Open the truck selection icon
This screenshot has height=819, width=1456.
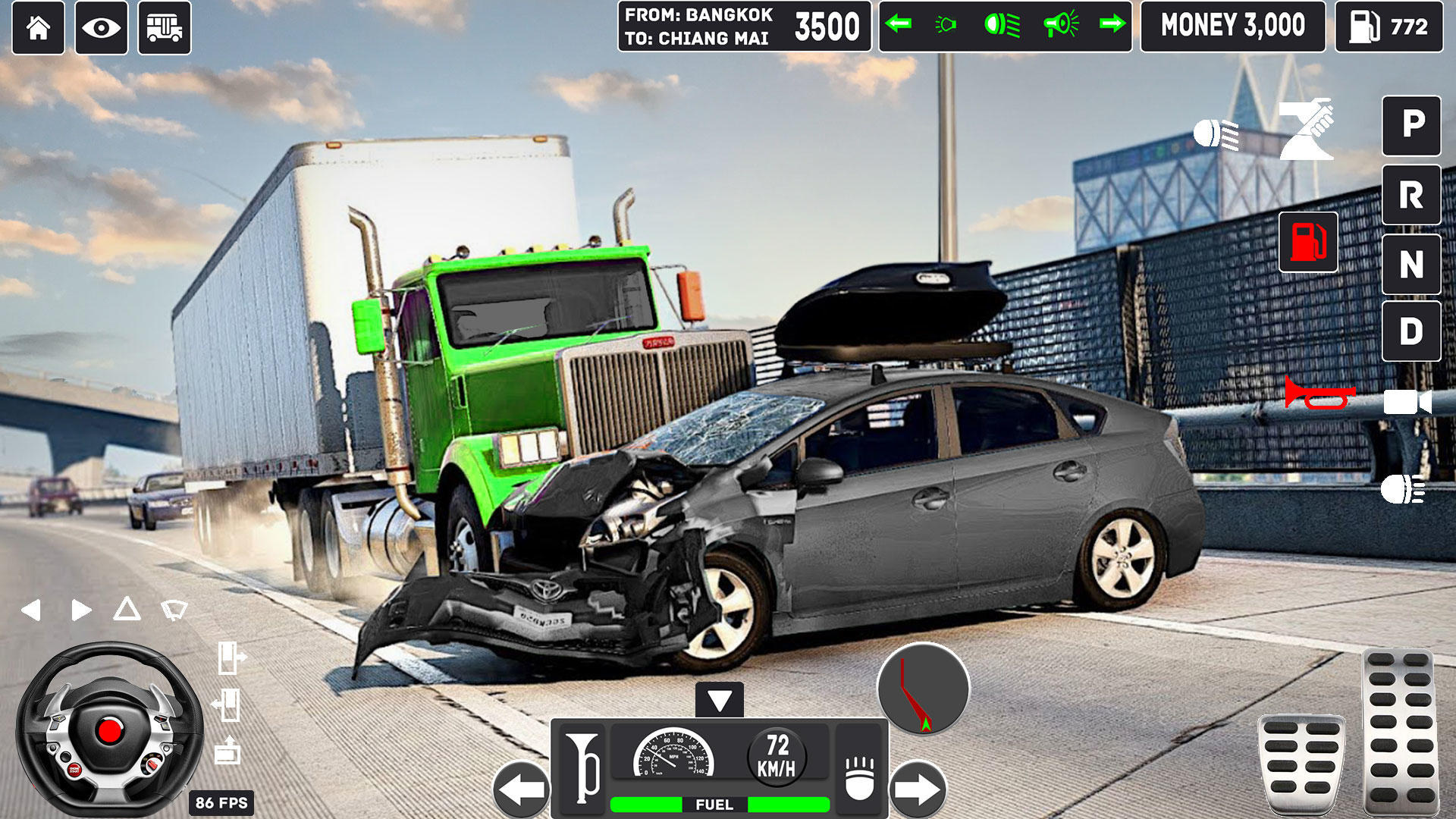[165, 28]
